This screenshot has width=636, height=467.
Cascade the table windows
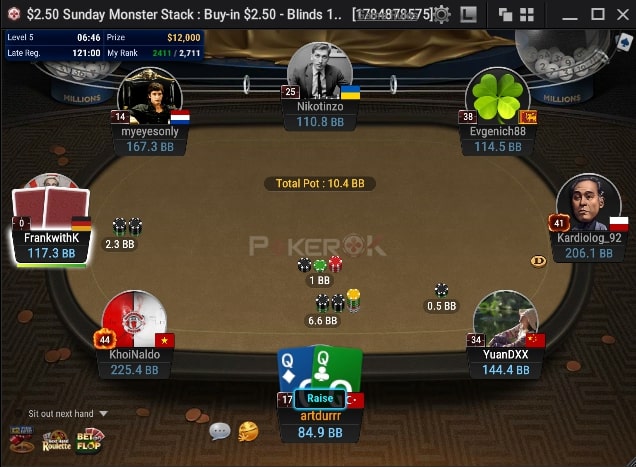pos(505,15)
